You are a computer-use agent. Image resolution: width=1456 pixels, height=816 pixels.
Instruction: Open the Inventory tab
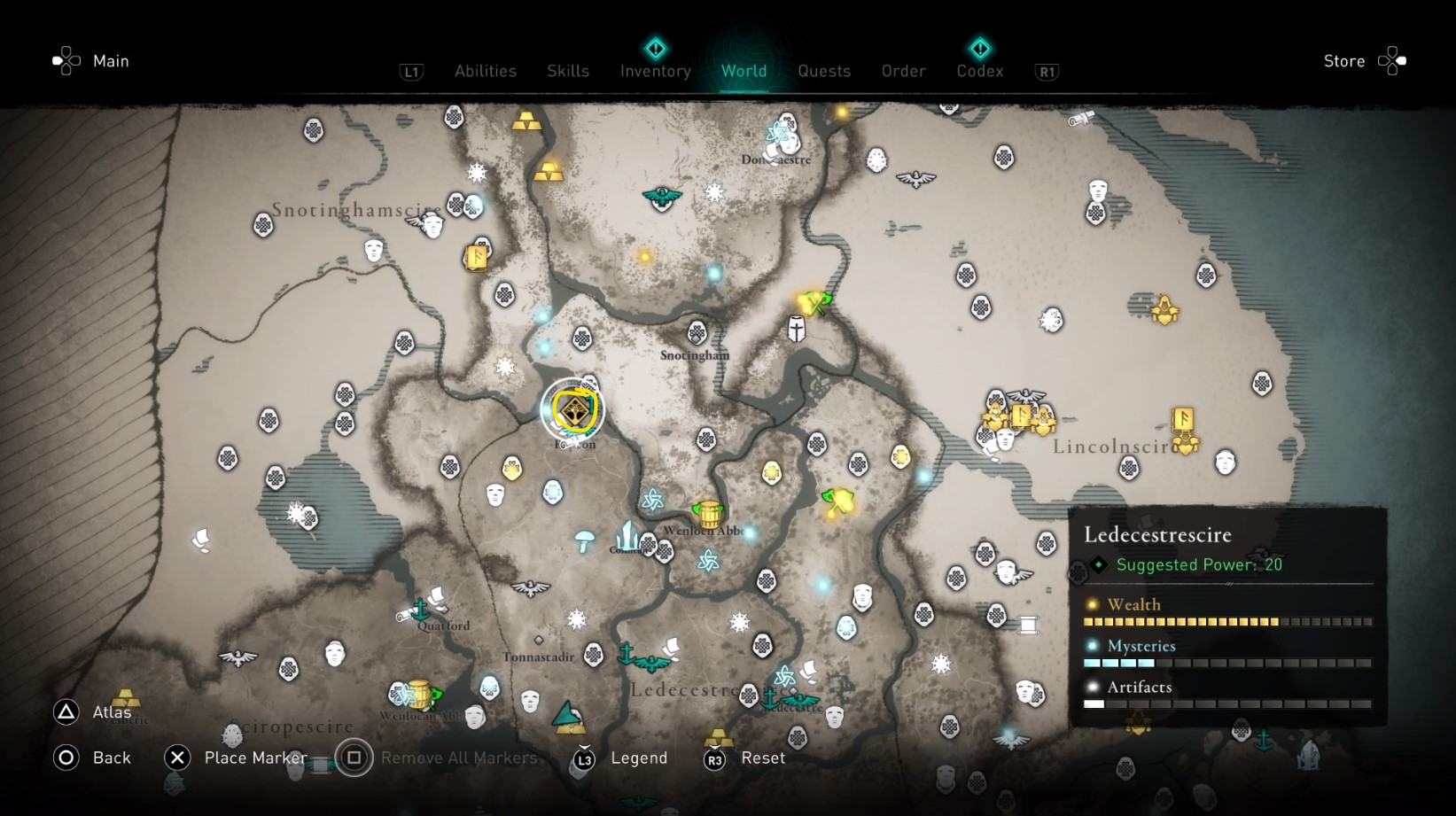pos(655,71)
